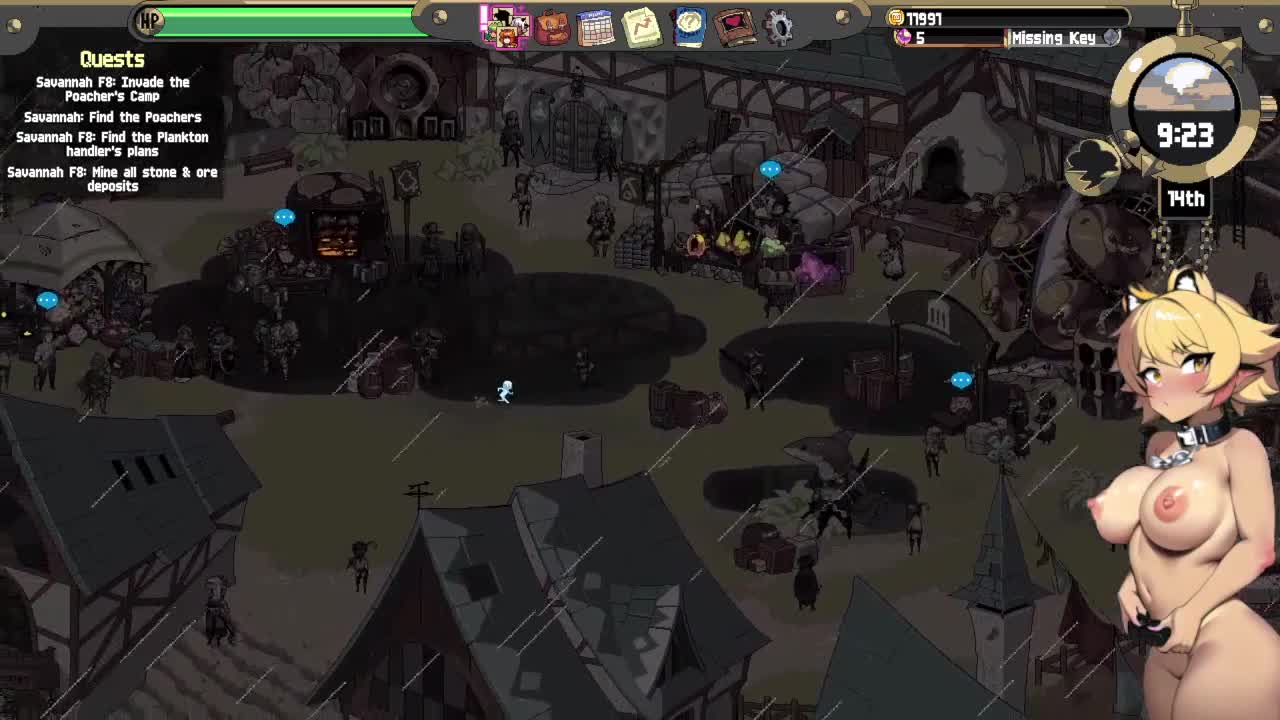Click the 14th date tag
This screenshot has height=720, width=1280.
tap(1186, 199)
